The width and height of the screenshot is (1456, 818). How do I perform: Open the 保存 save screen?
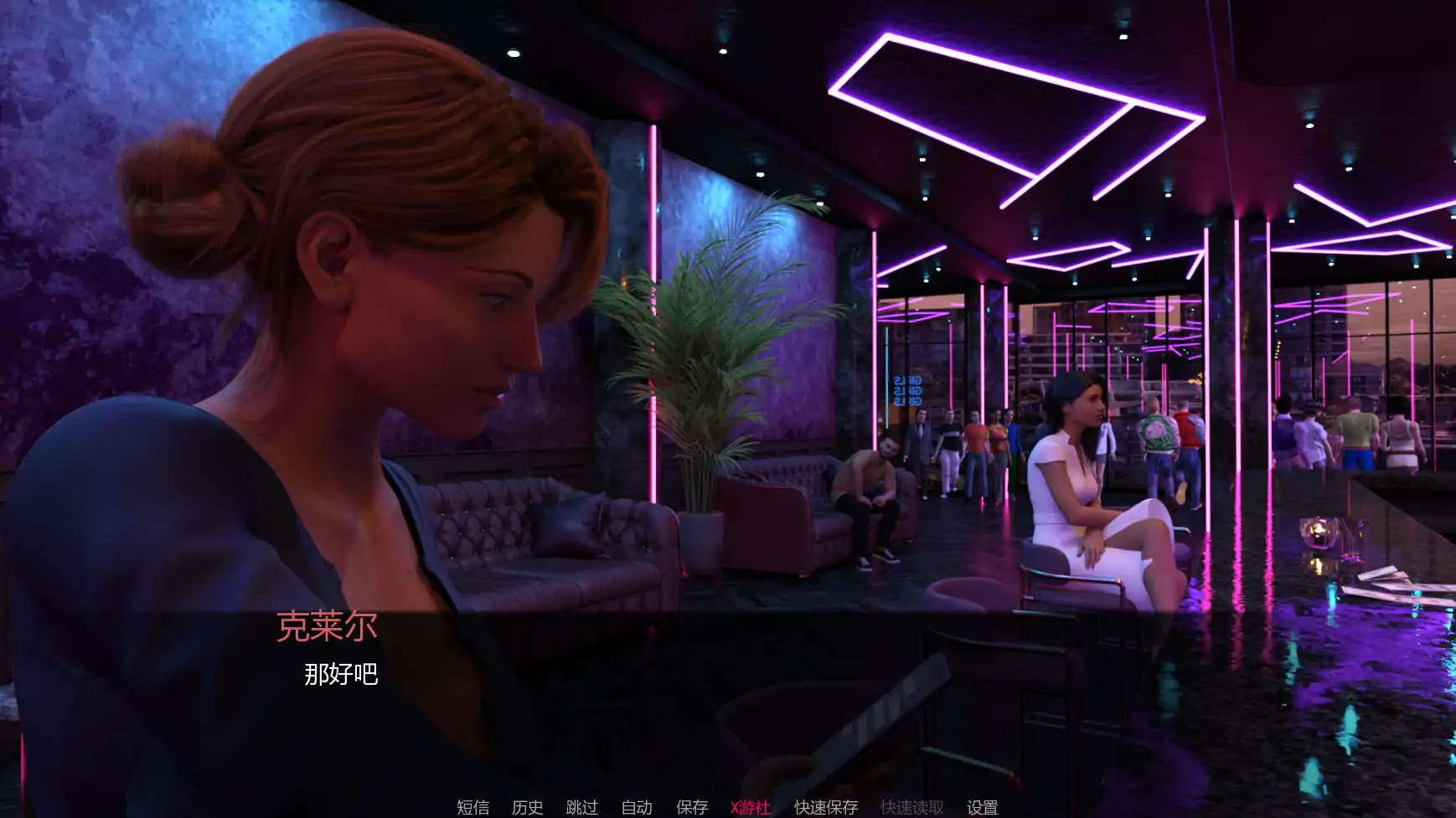point(692,807)
